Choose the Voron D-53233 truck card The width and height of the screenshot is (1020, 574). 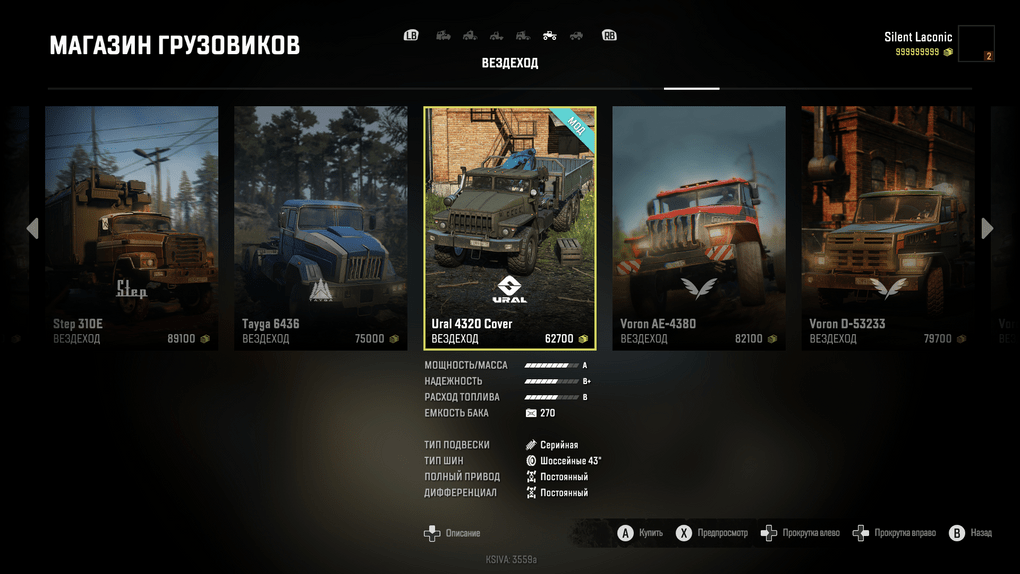click(x=887, y=227)
